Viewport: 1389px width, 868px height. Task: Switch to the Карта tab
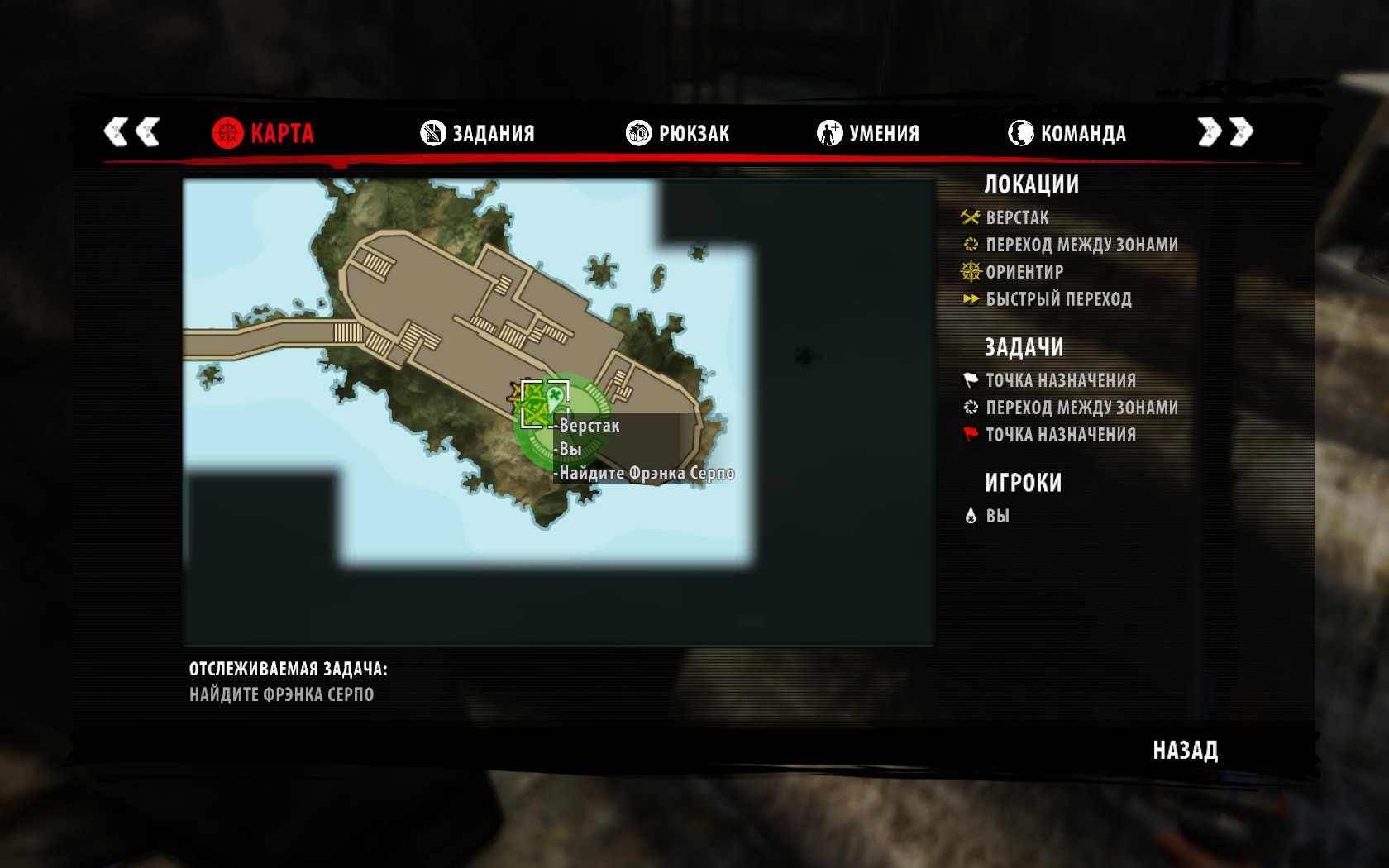[264, 133]
